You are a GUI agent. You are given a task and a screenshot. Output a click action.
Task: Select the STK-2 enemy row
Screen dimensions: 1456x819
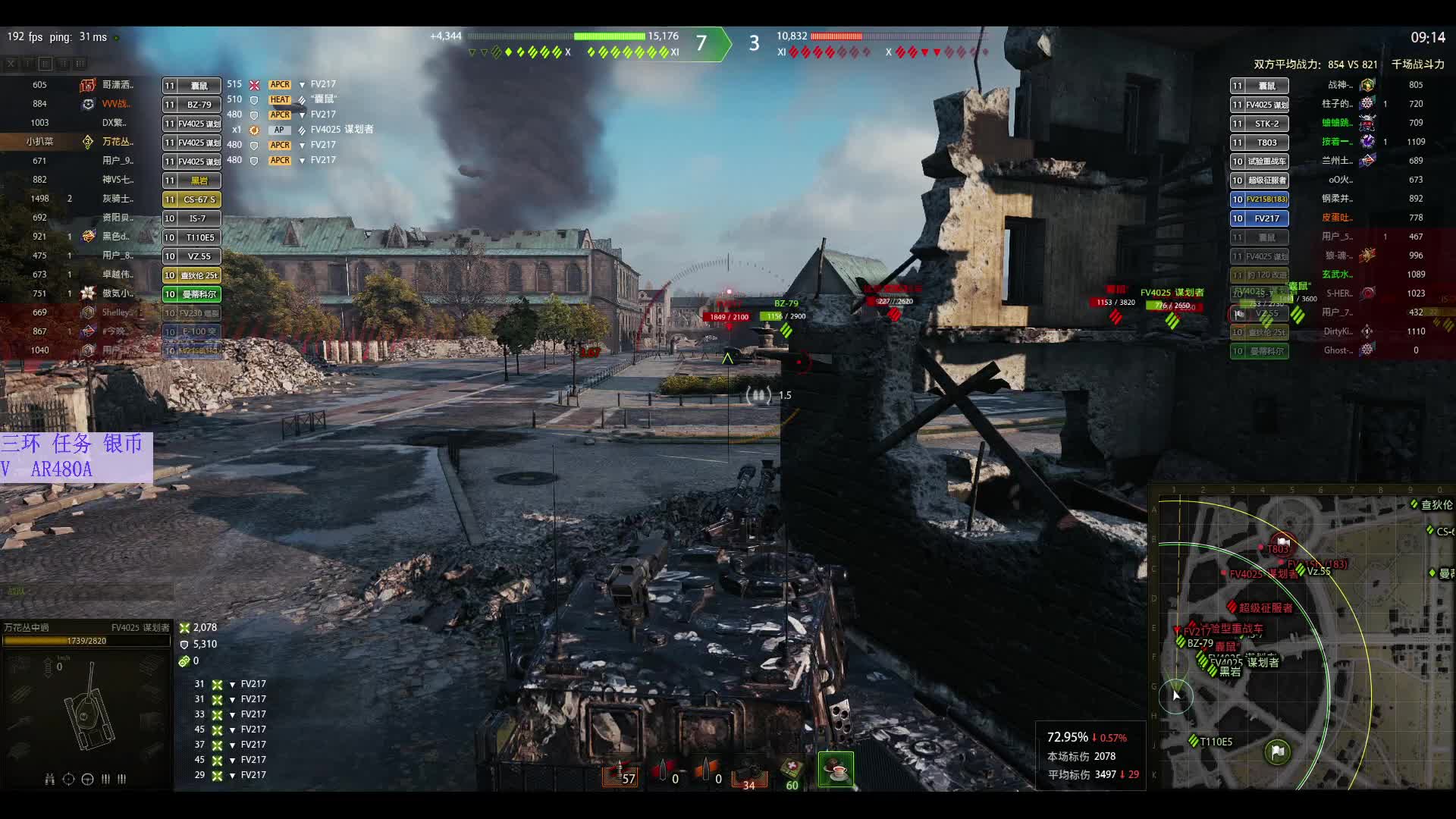[x=1260, y=124]
